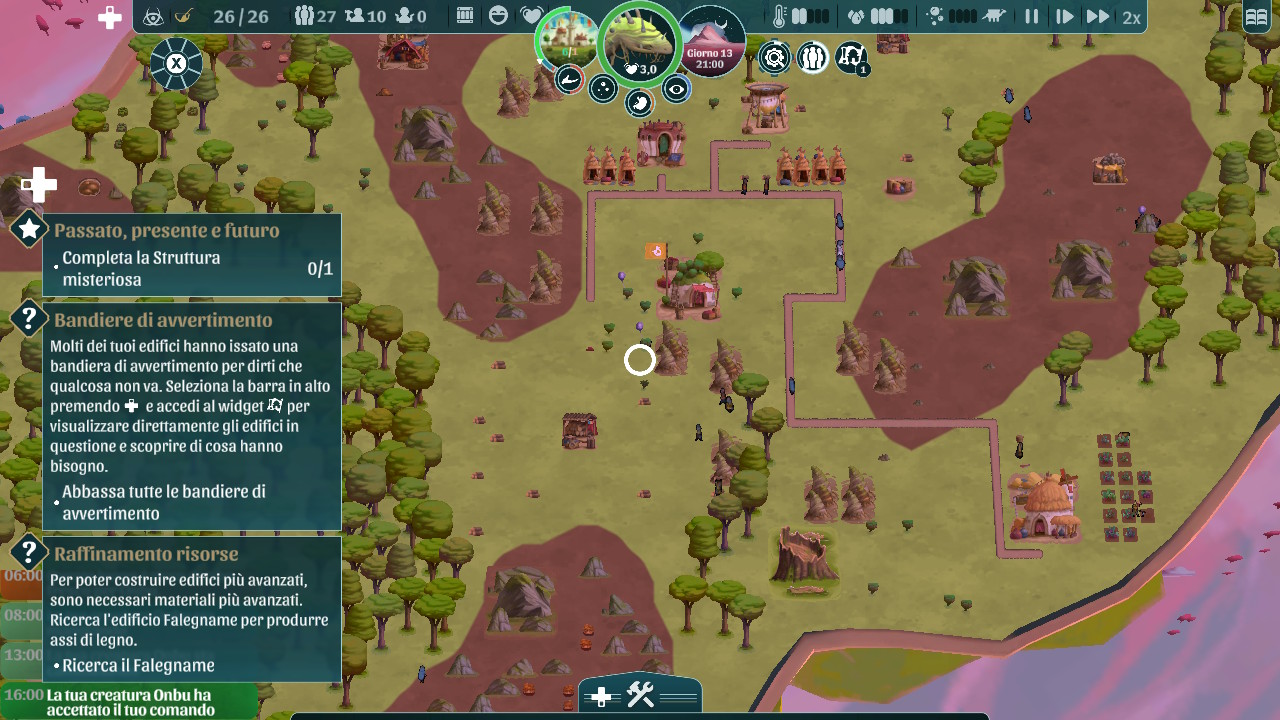Open the book encyclopedia icon
The height and width of the screenshot is (720, 1280).
tap(1255, 17)
